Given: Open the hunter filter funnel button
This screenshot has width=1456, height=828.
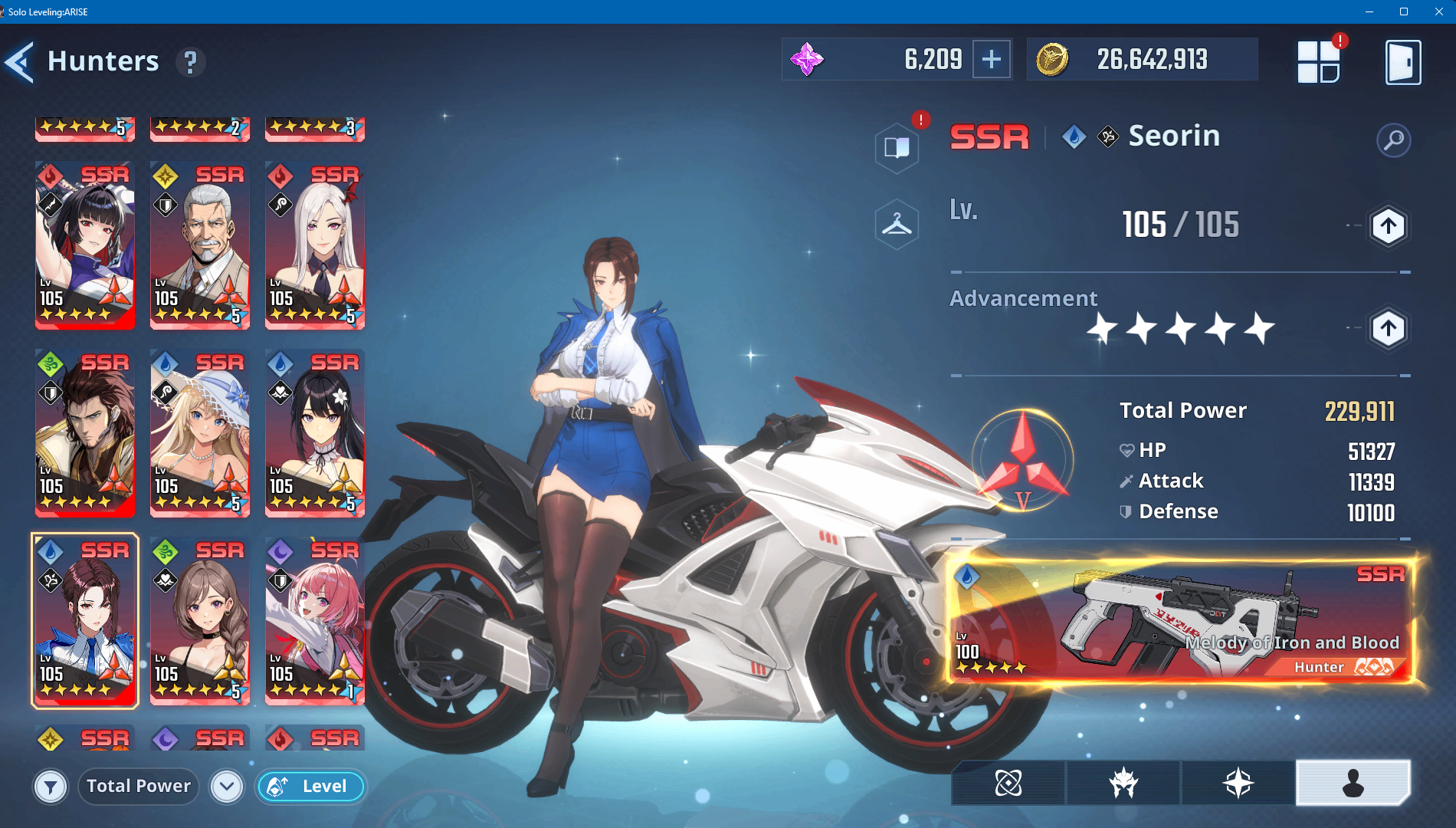Looking at the screenshot, I should click(51, 787).
